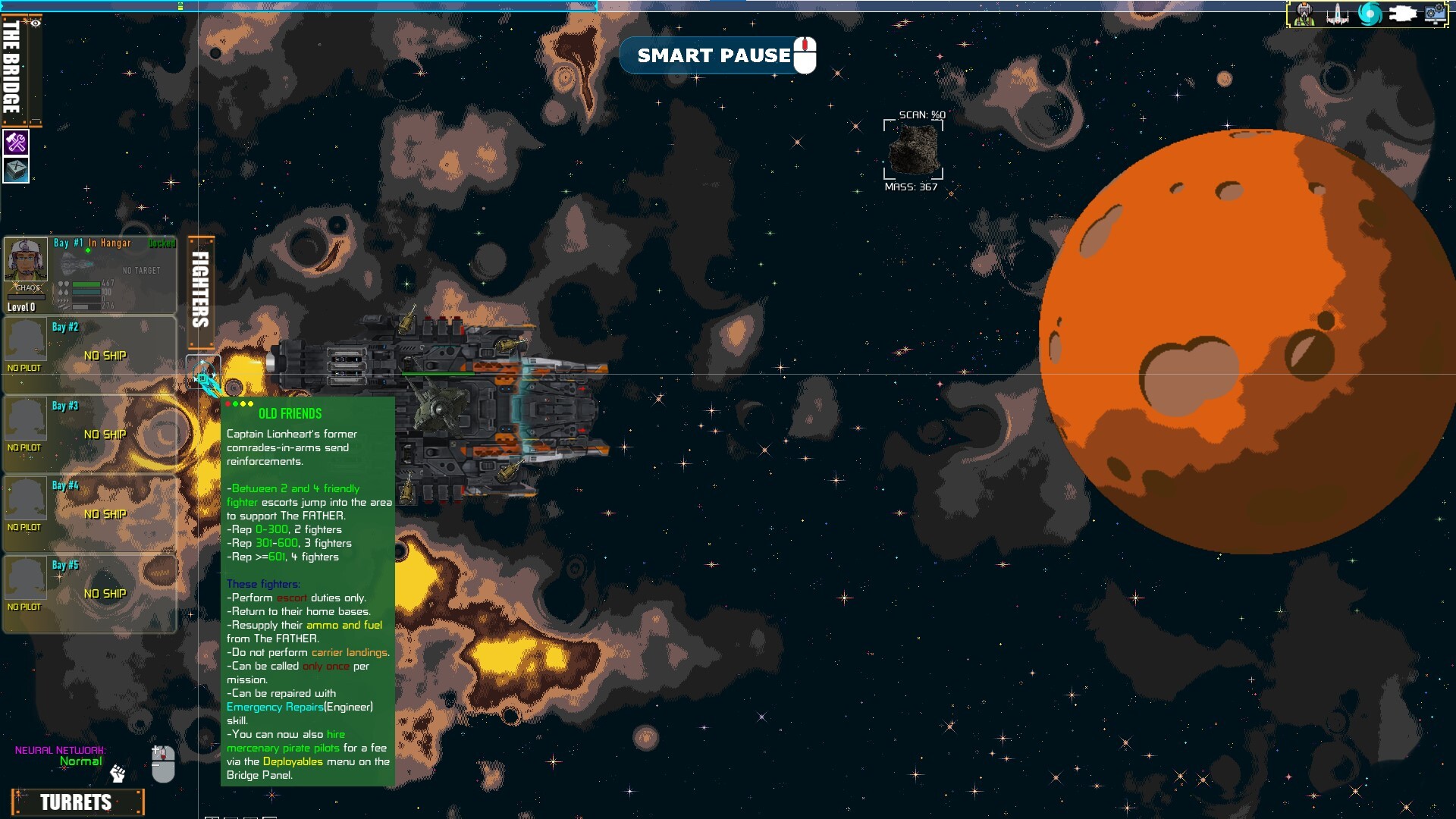This screenshot has height=819, width=1456.
Task: Select the pilot roster icon in top-right toolbar
Action: pyautogui.click(x=1304, y=13)
